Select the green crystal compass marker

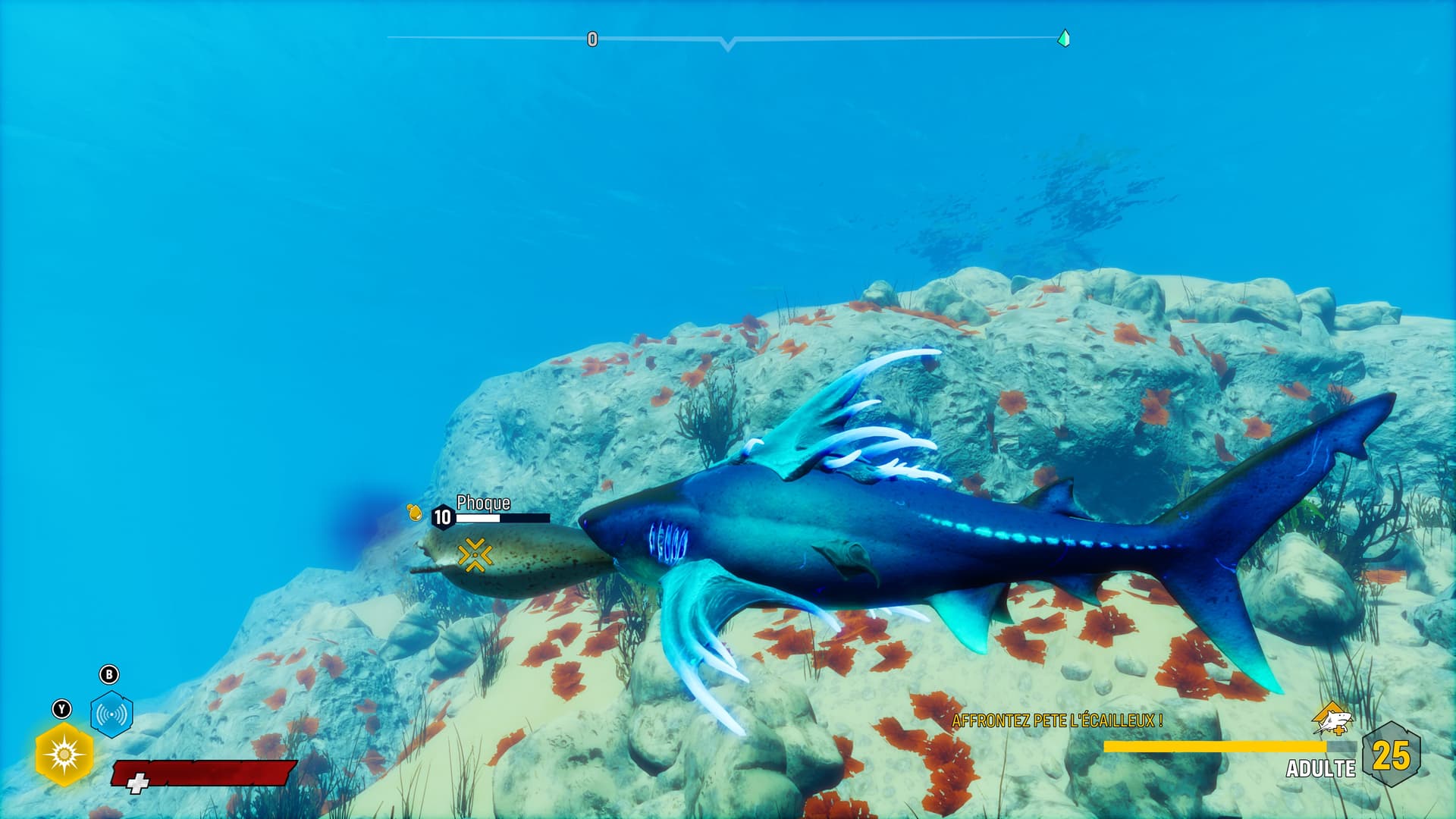tap(1063, 38)
